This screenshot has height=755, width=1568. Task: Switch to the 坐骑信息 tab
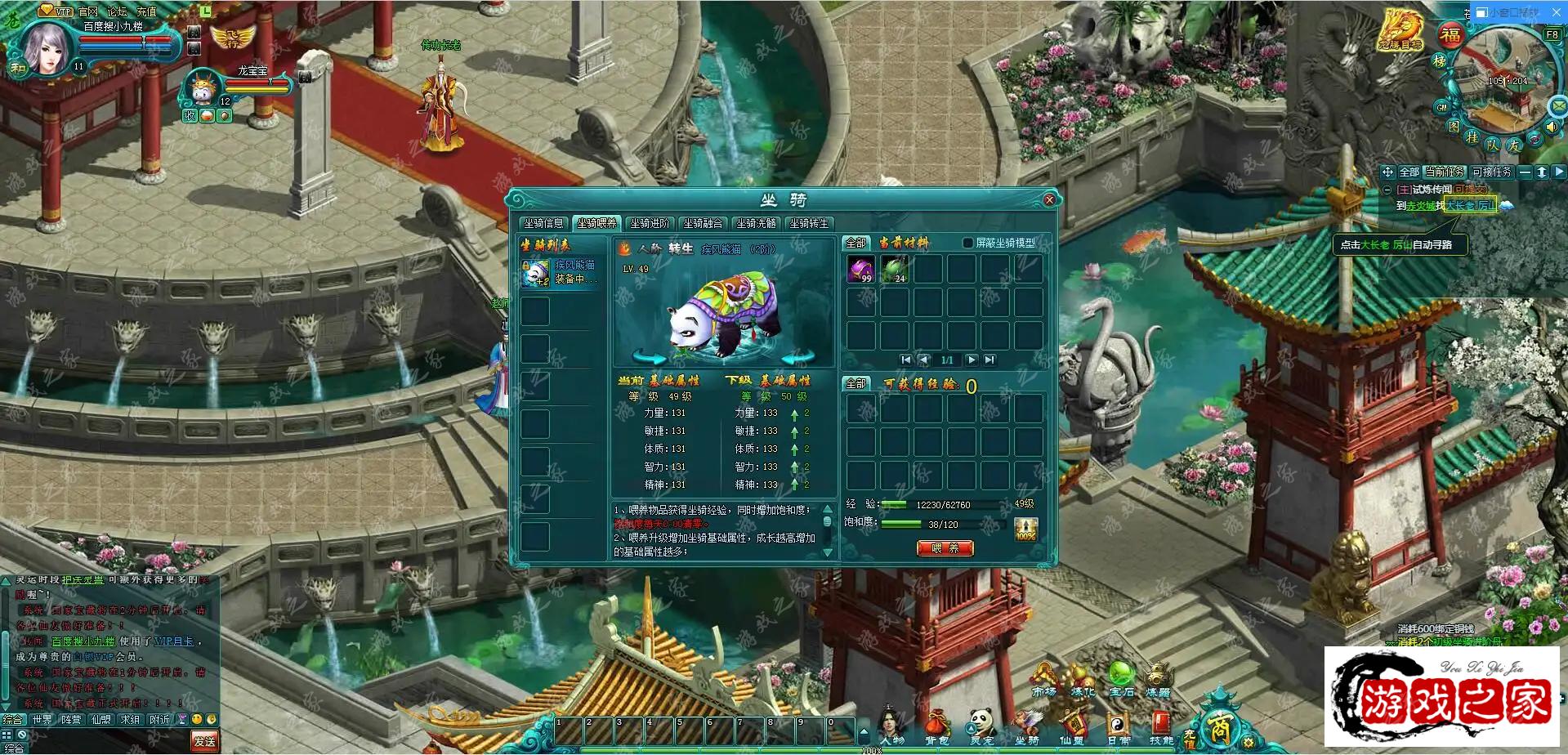(543, 223)
